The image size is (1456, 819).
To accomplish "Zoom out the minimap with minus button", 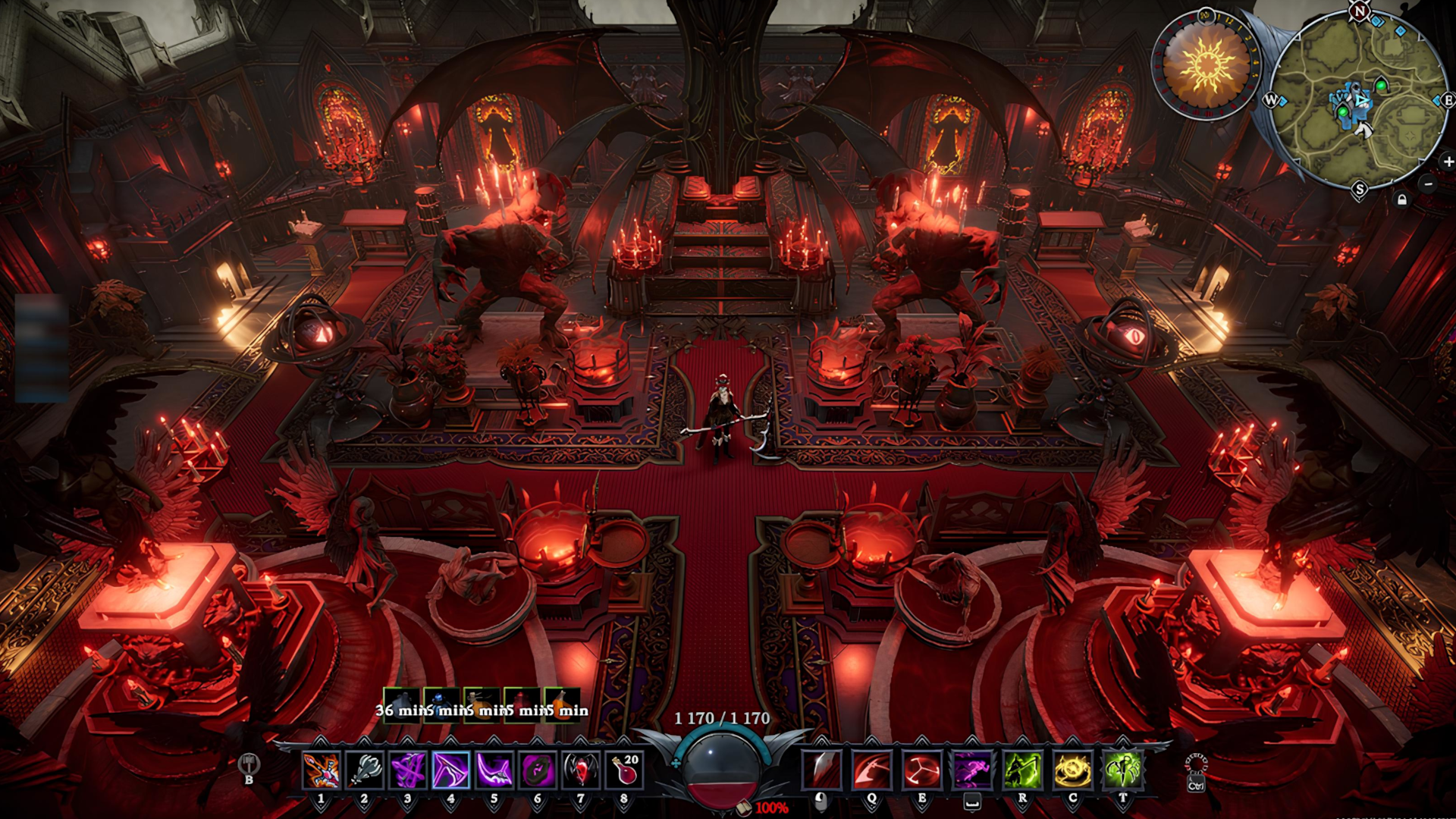I will [1428, 184].
